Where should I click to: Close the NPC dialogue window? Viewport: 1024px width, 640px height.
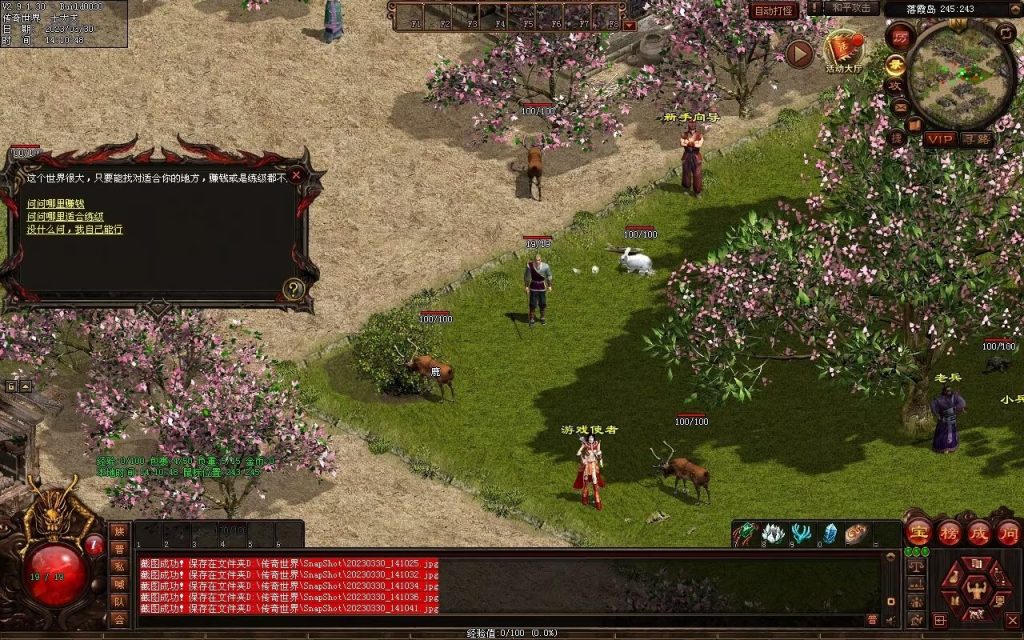point(296,175)
